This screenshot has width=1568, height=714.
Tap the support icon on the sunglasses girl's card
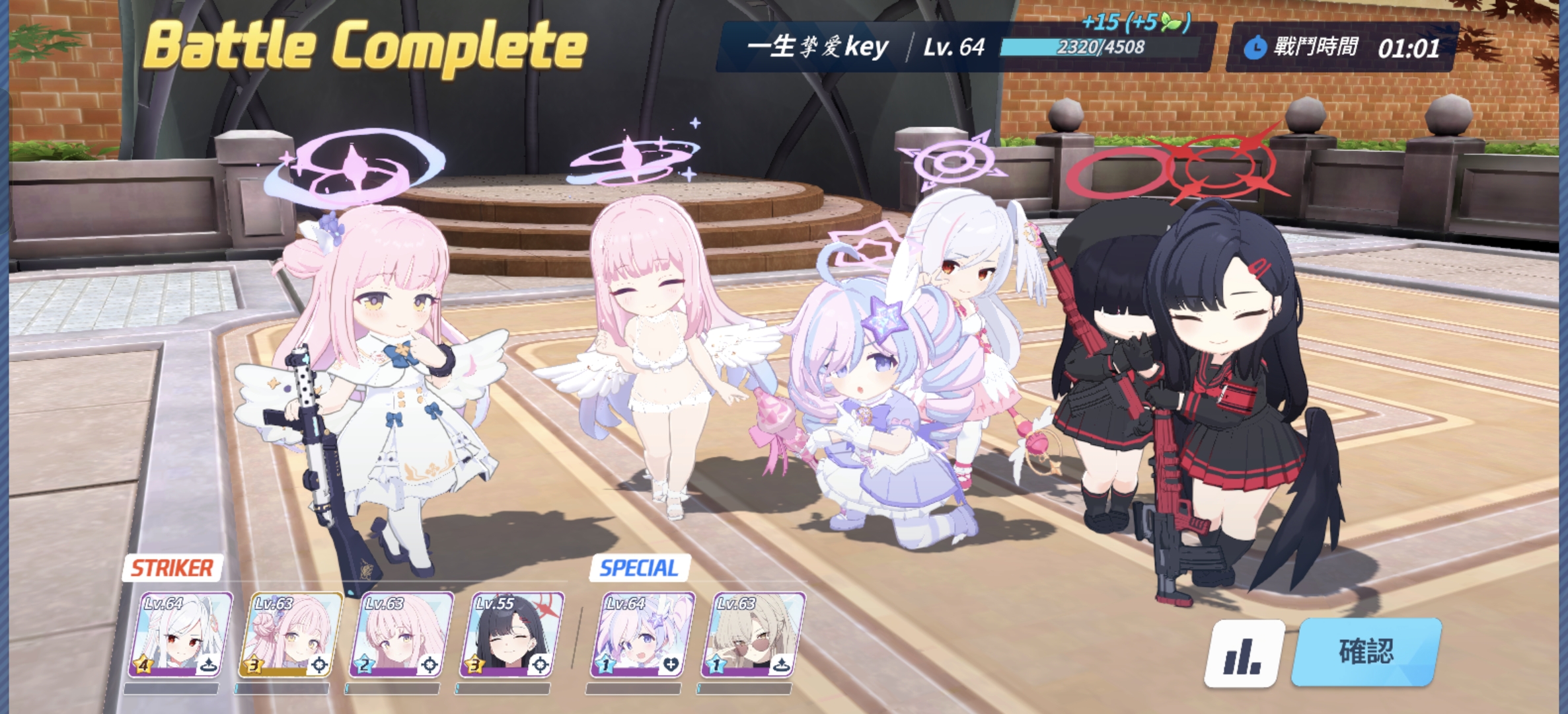(x=780, y=664)
